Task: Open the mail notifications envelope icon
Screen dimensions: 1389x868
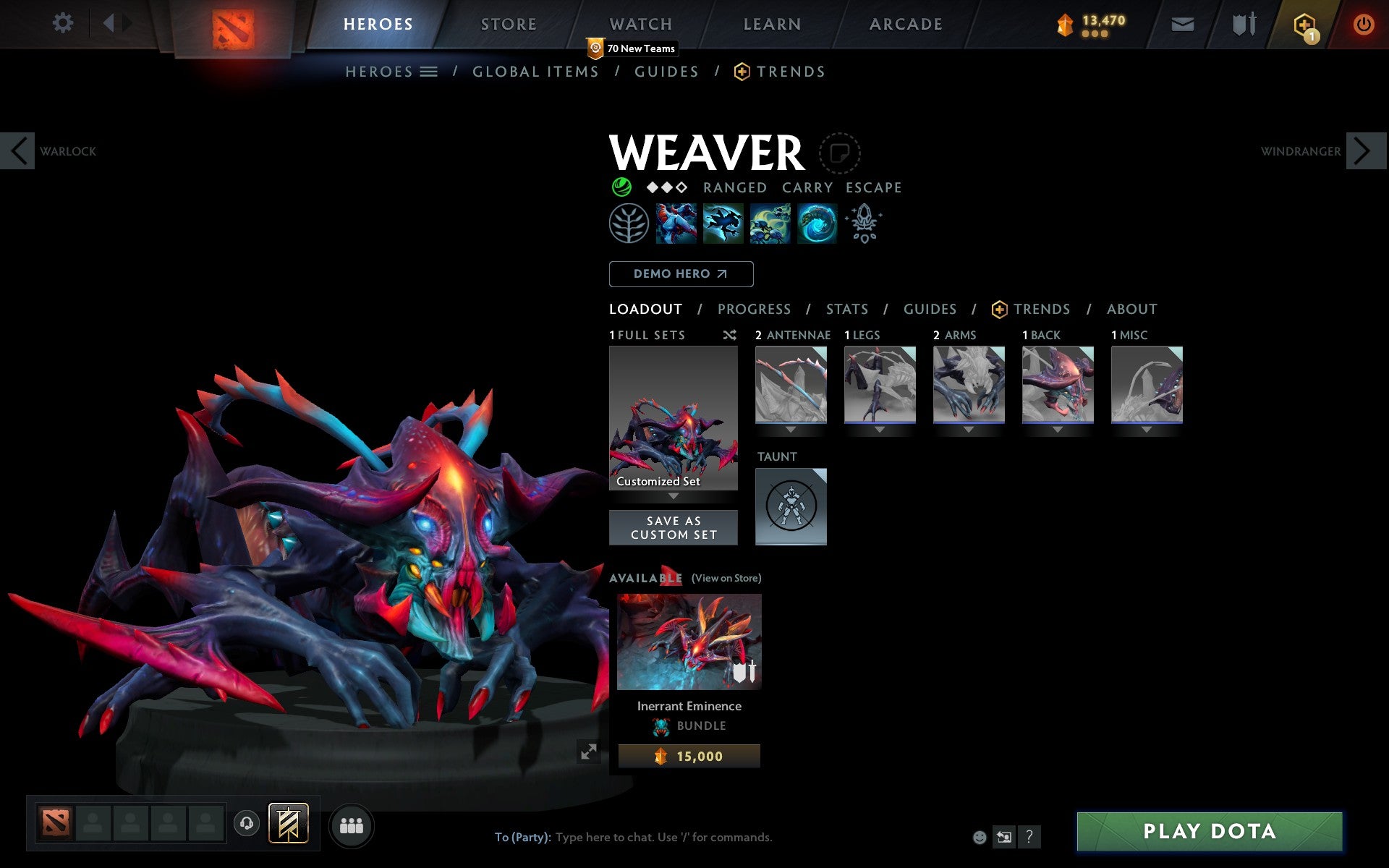Action: 1182,23
